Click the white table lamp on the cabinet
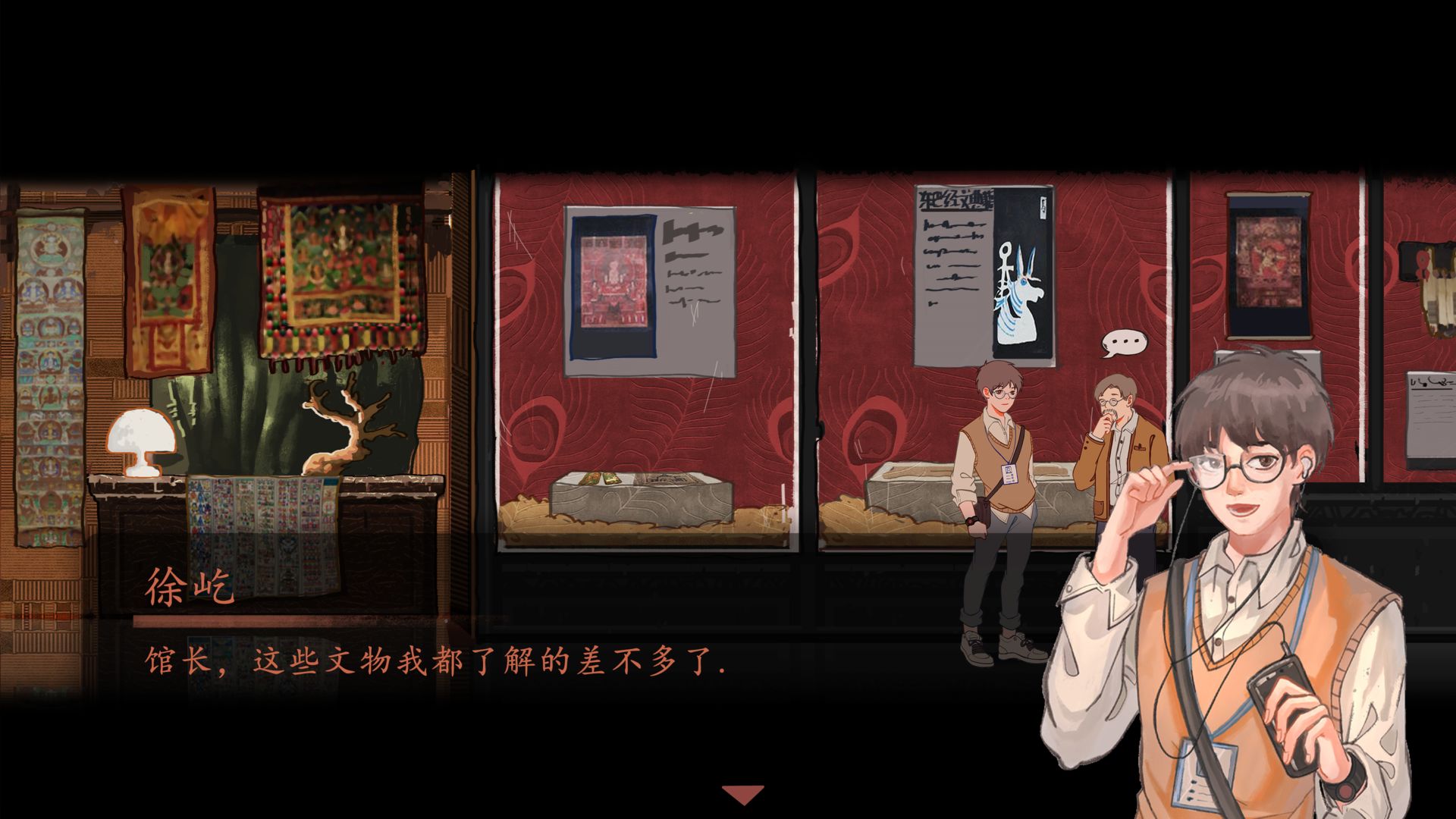Screen dimensions: 1456x819 coord(140,440)
